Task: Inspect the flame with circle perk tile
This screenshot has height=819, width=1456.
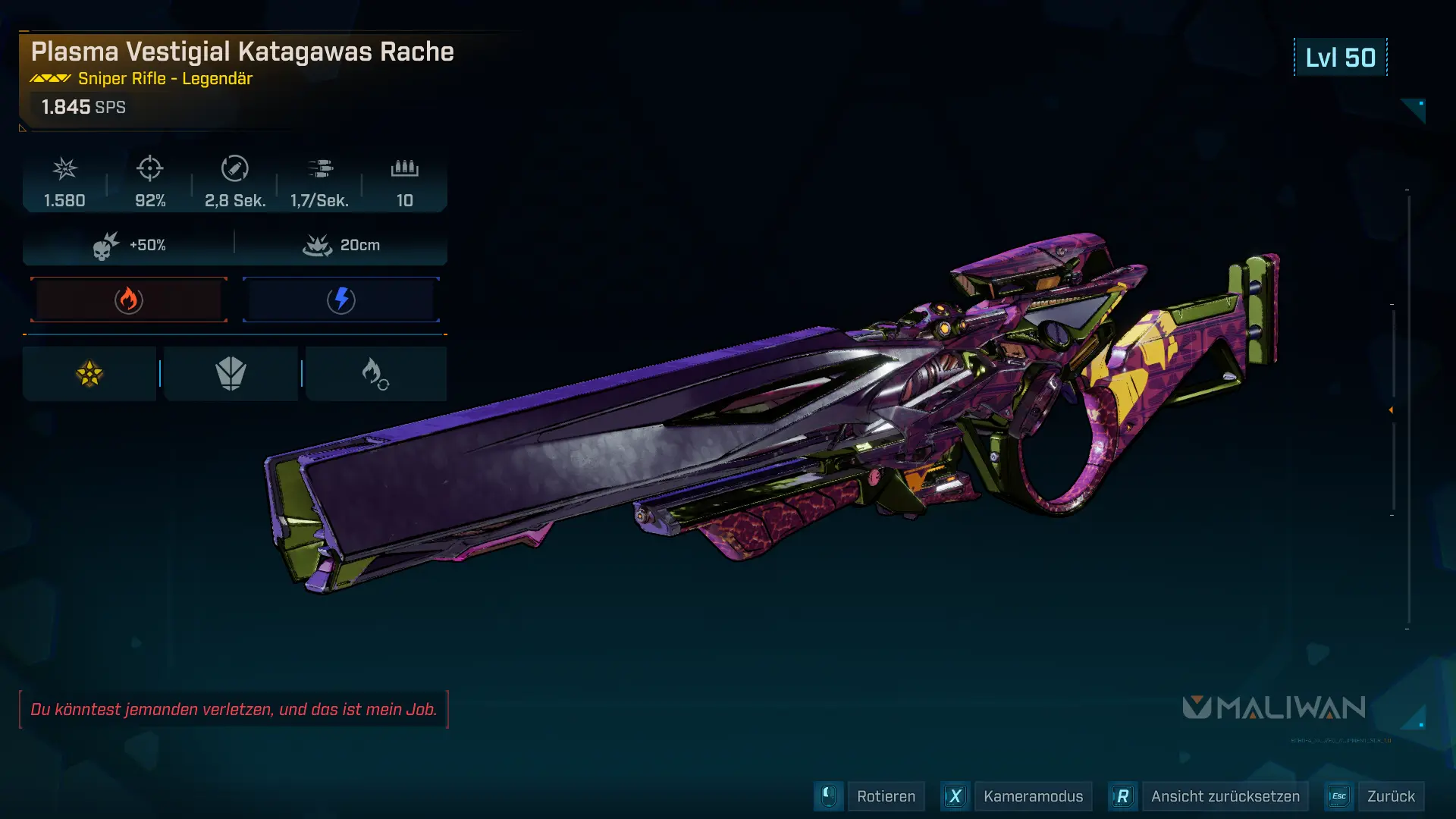Action: click(375, 374)
